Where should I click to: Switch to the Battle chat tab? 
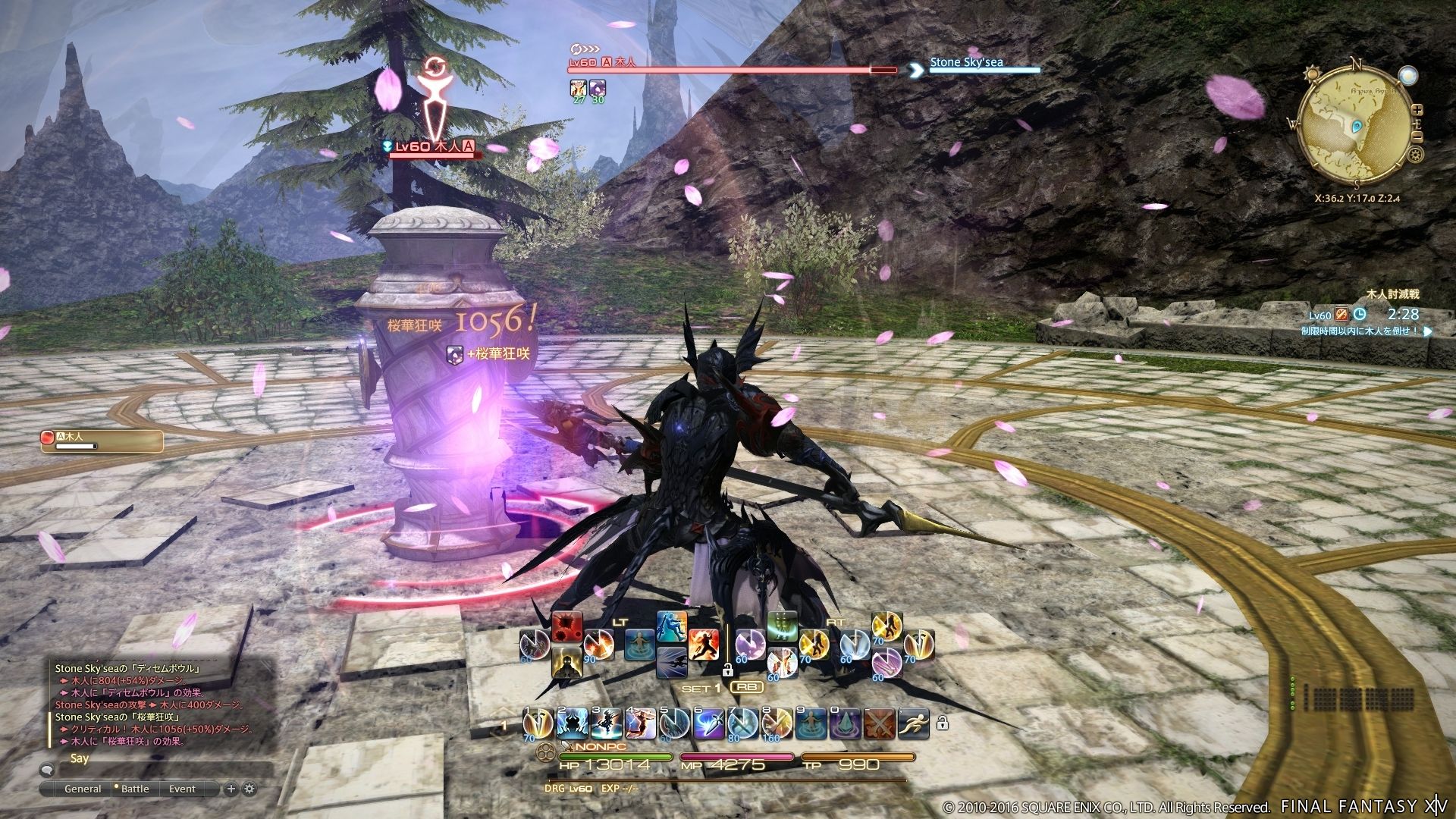point(135,789)
